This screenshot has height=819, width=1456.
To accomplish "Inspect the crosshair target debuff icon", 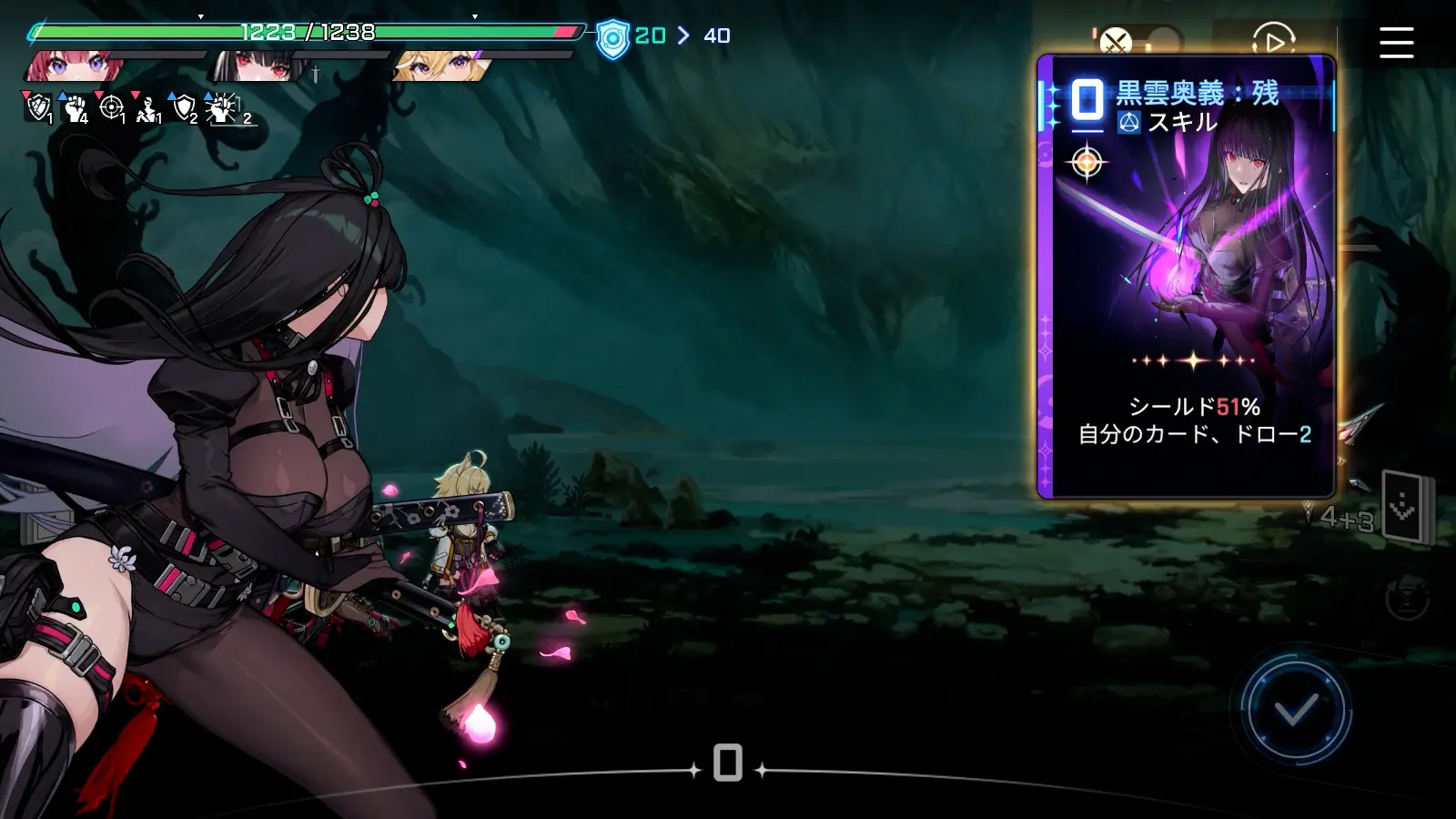I will click(x=111, y=108).
